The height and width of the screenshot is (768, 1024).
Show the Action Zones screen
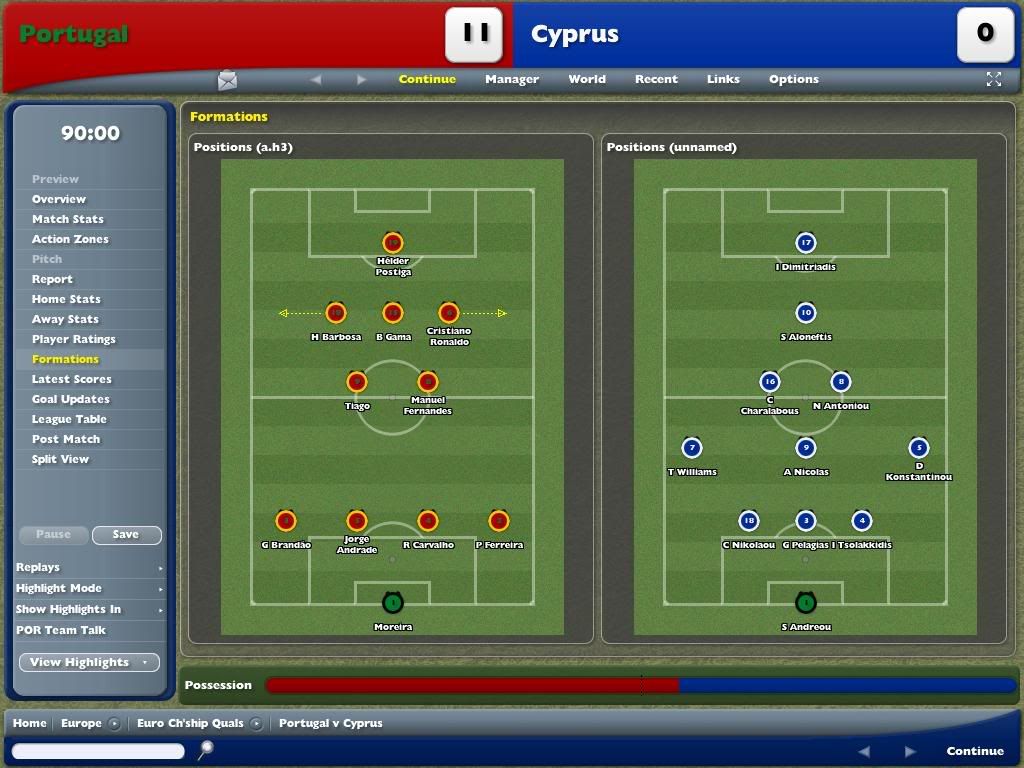(70, 239)
